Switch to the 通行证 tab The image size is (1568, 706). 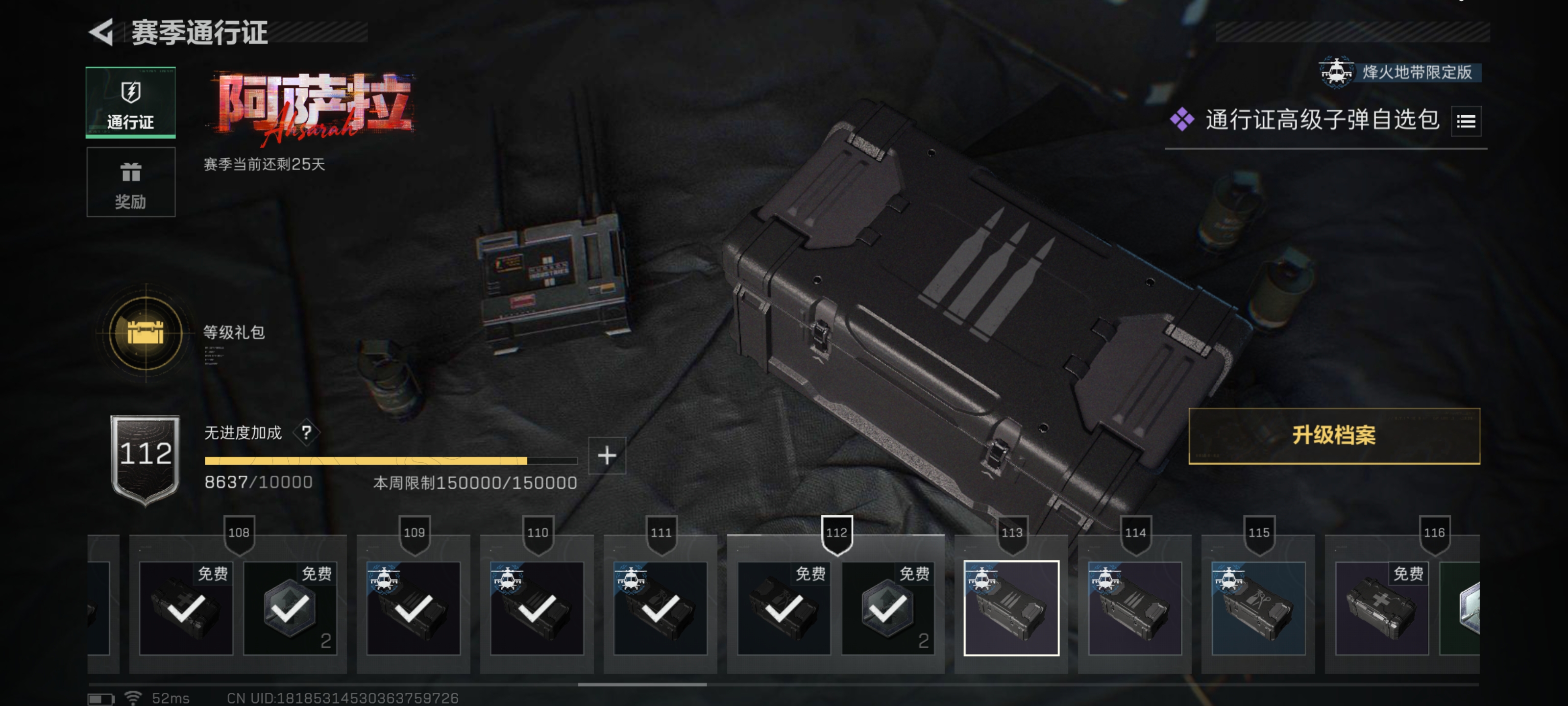pyautogui.click(x=131, y=102)
